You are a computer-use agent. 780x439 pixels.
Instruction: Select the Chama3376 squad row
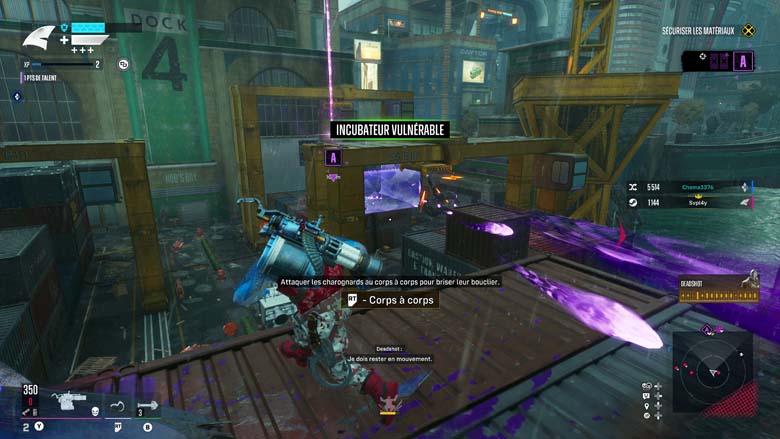click(690, 186)
